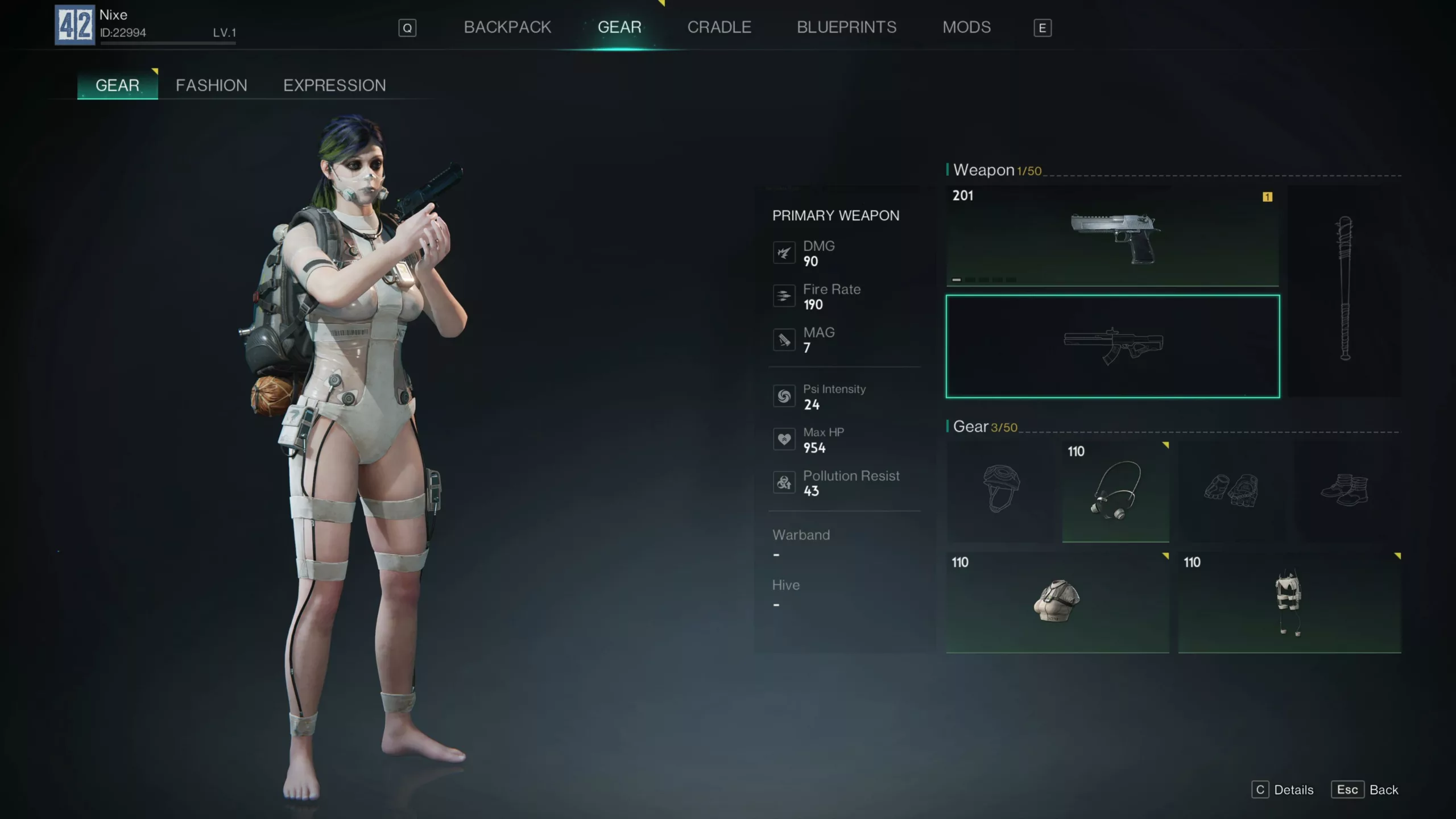Select the equipped gas mask slot

pos(1115,490)
